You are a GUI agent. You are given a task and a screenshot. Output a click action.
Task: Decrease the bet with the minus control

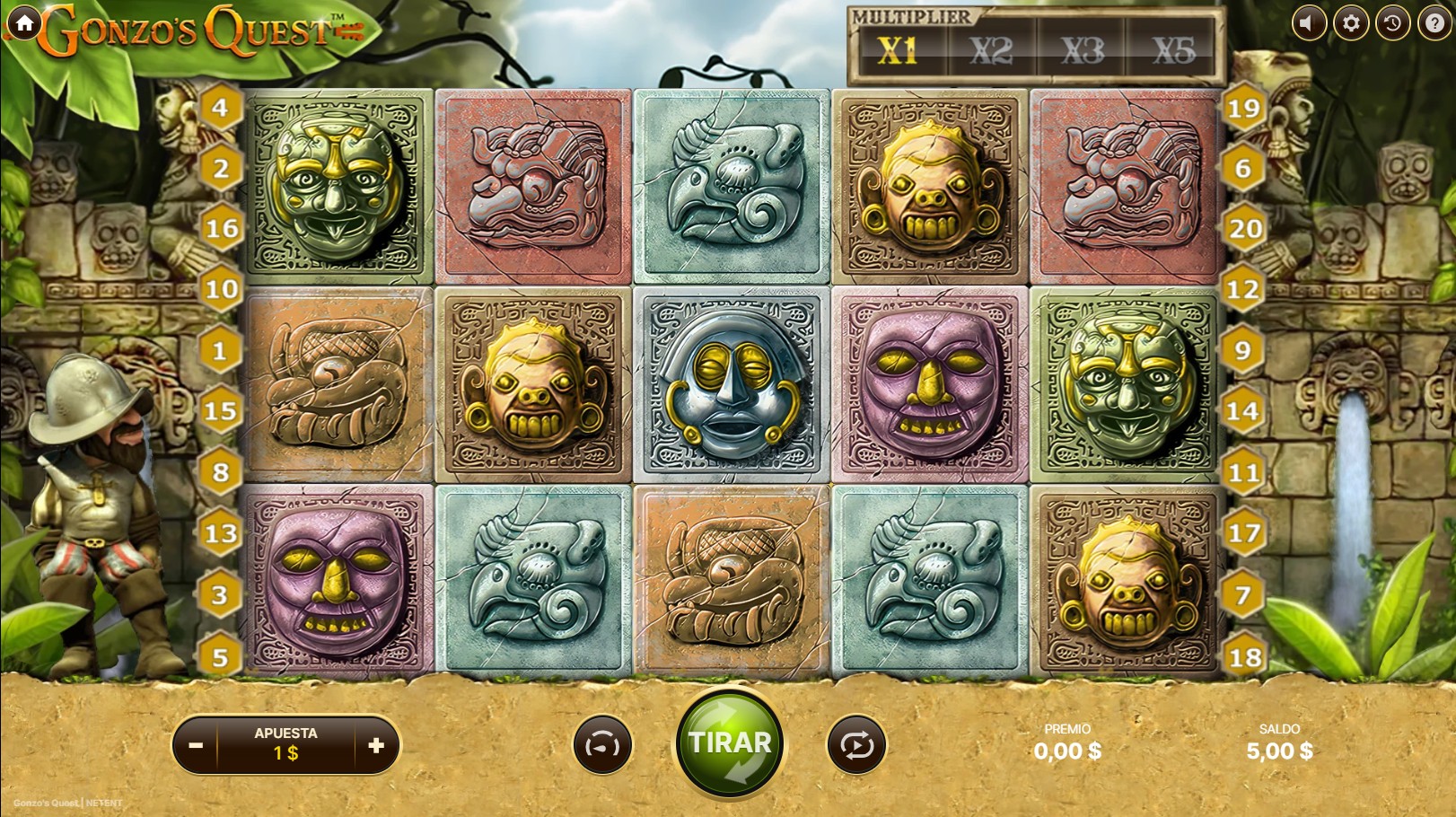[194, 744]
